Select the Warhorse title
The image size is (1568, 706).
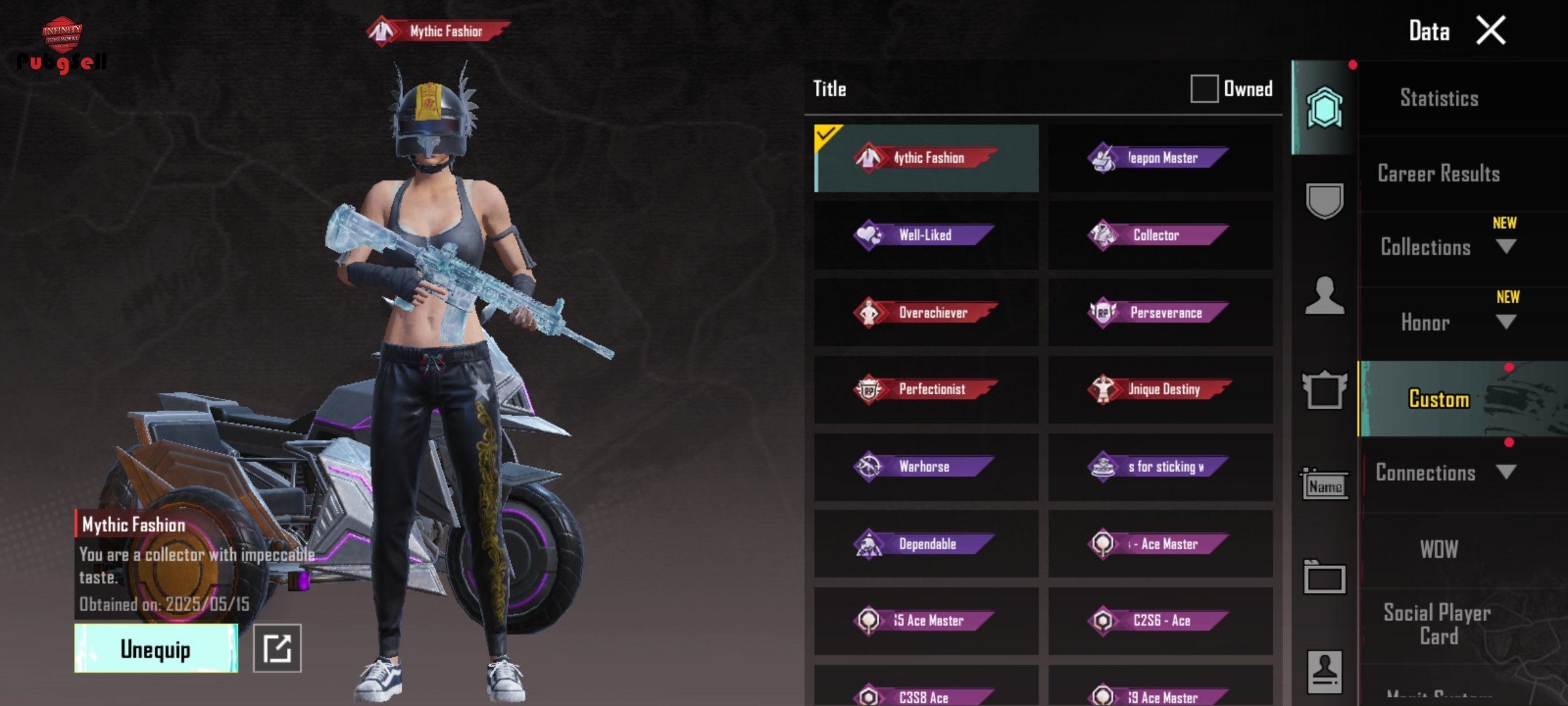(926, 467)
